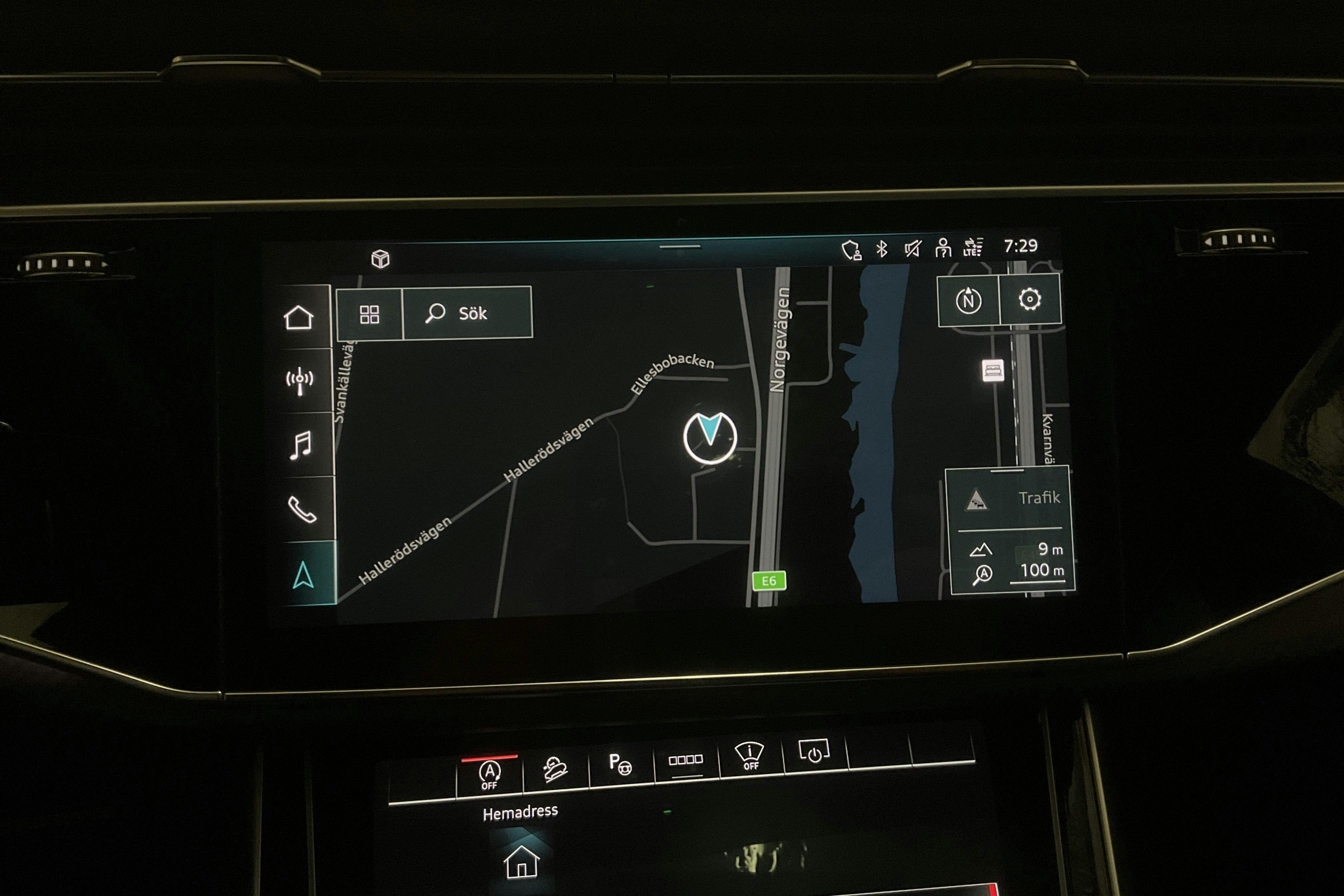Expand the app tile grid beside Sök
1344x896 pixels.
(x=370, y=313)
